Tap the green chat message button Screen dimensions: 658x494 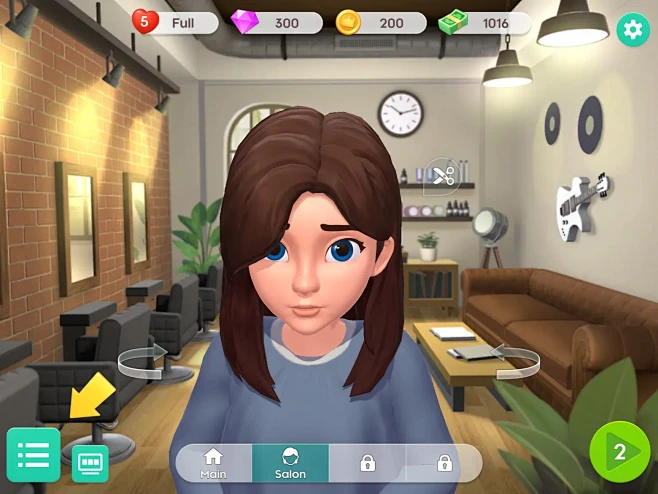tap(90, 464)
